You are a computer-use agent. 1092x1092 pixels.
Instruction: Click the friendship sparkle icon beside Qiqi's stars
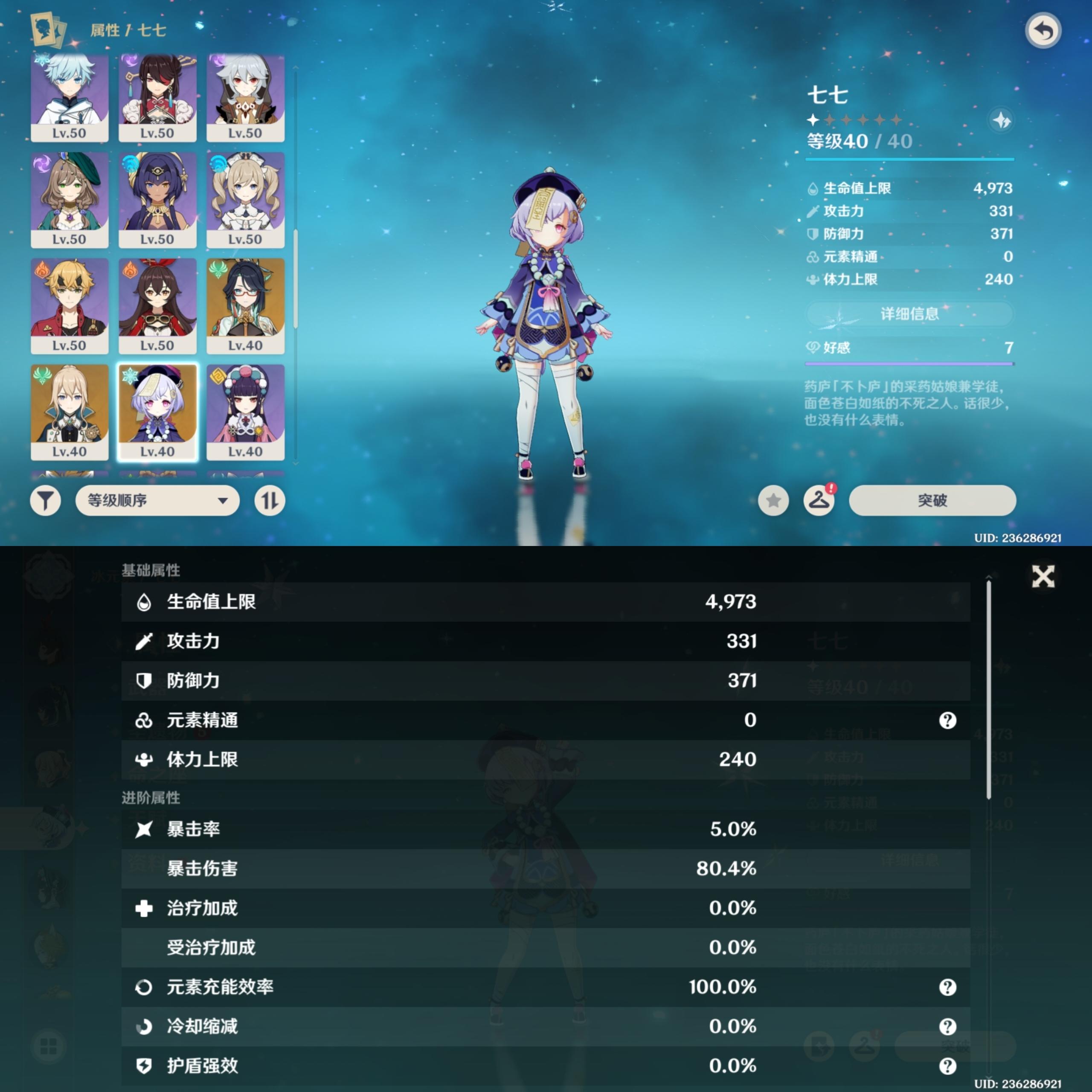[1000, 119]
